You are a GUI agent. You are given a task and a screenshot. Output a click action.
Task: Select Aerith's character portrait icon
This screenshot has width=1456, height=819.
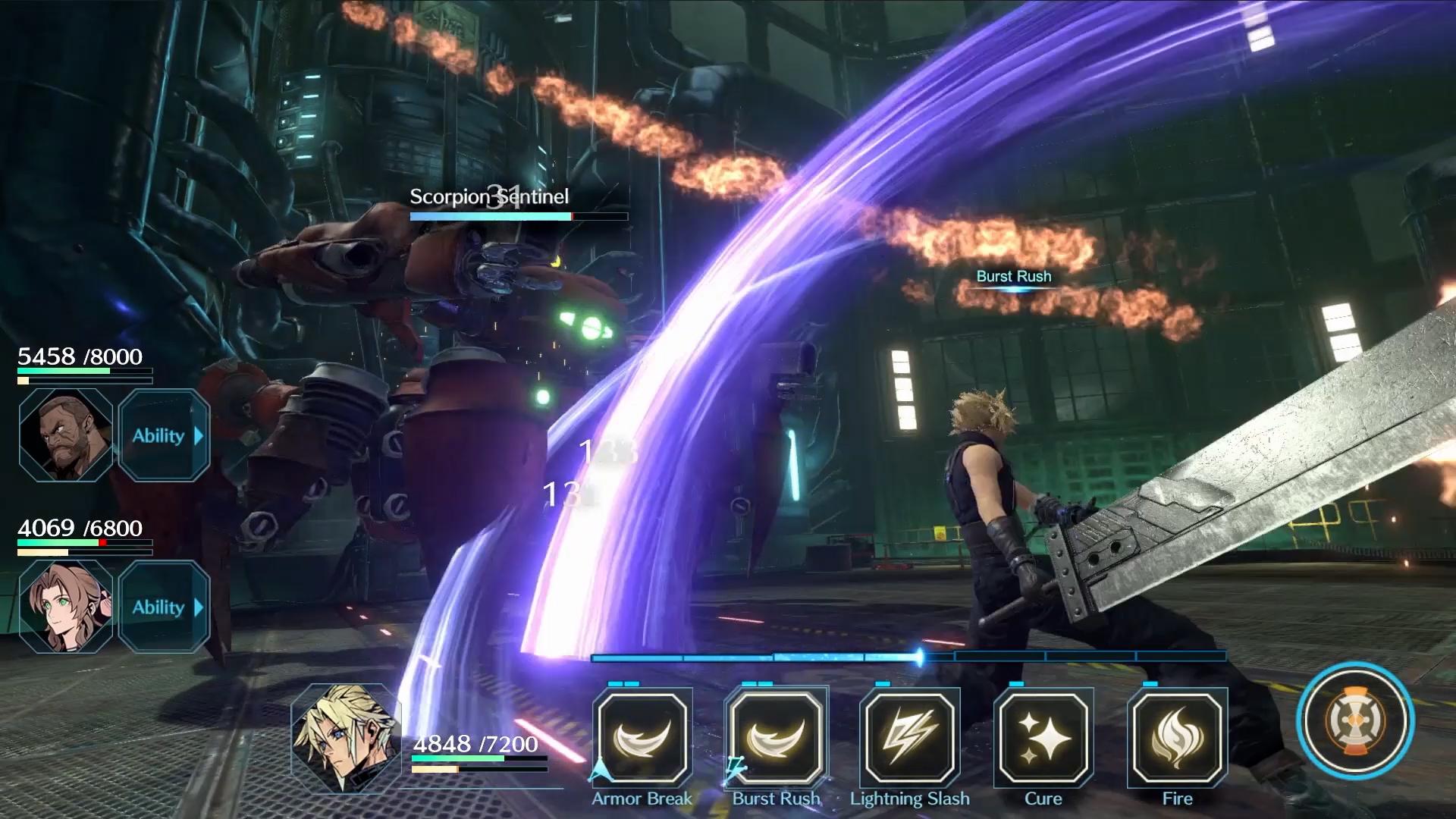point(64,607)
